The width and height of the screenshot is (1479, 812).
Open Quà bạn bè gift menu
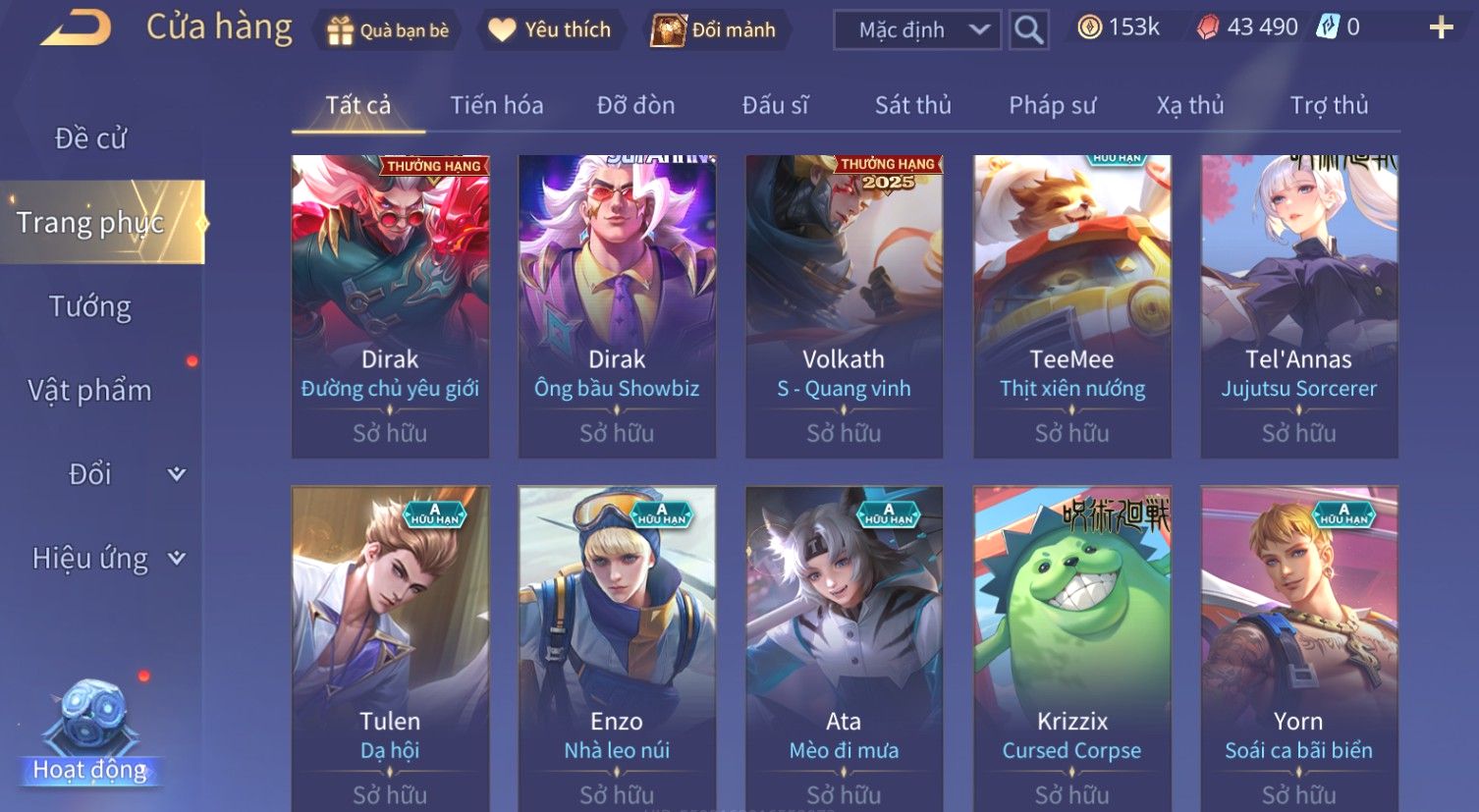387,30
